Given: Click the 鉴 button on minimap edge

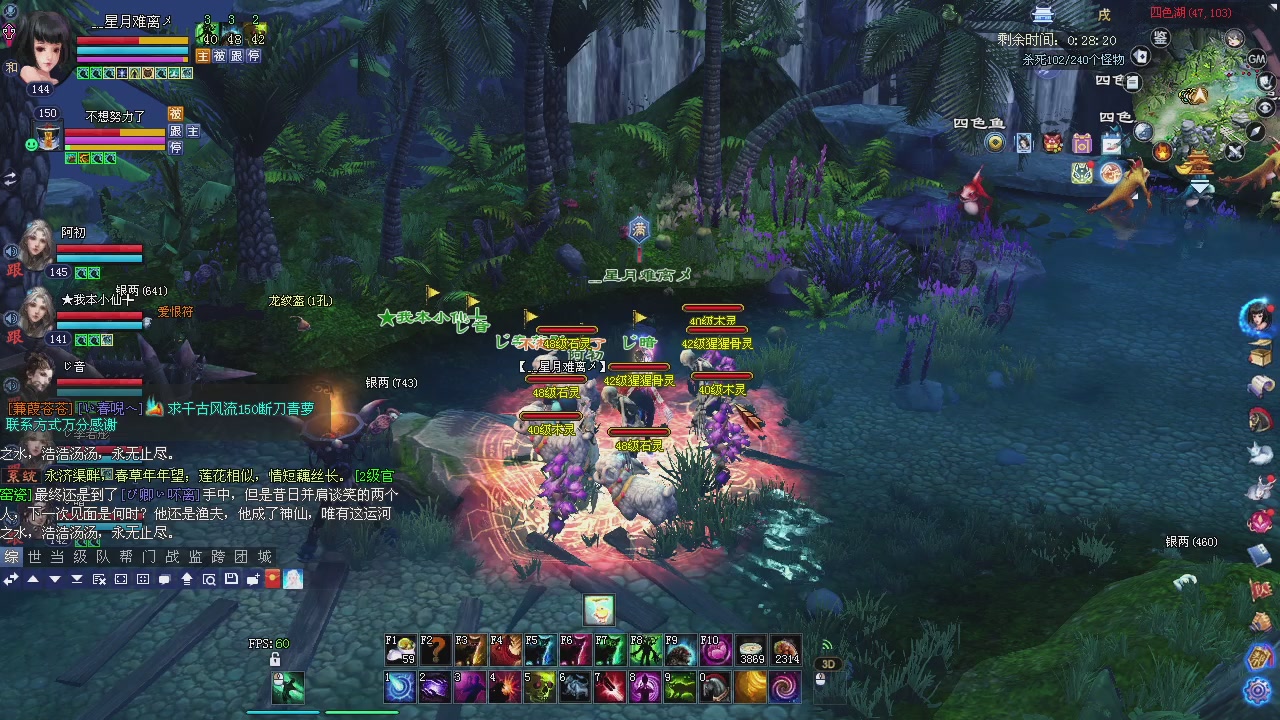Looking at the screenshot, I should pyautogui.click(x=1160, y=38).
